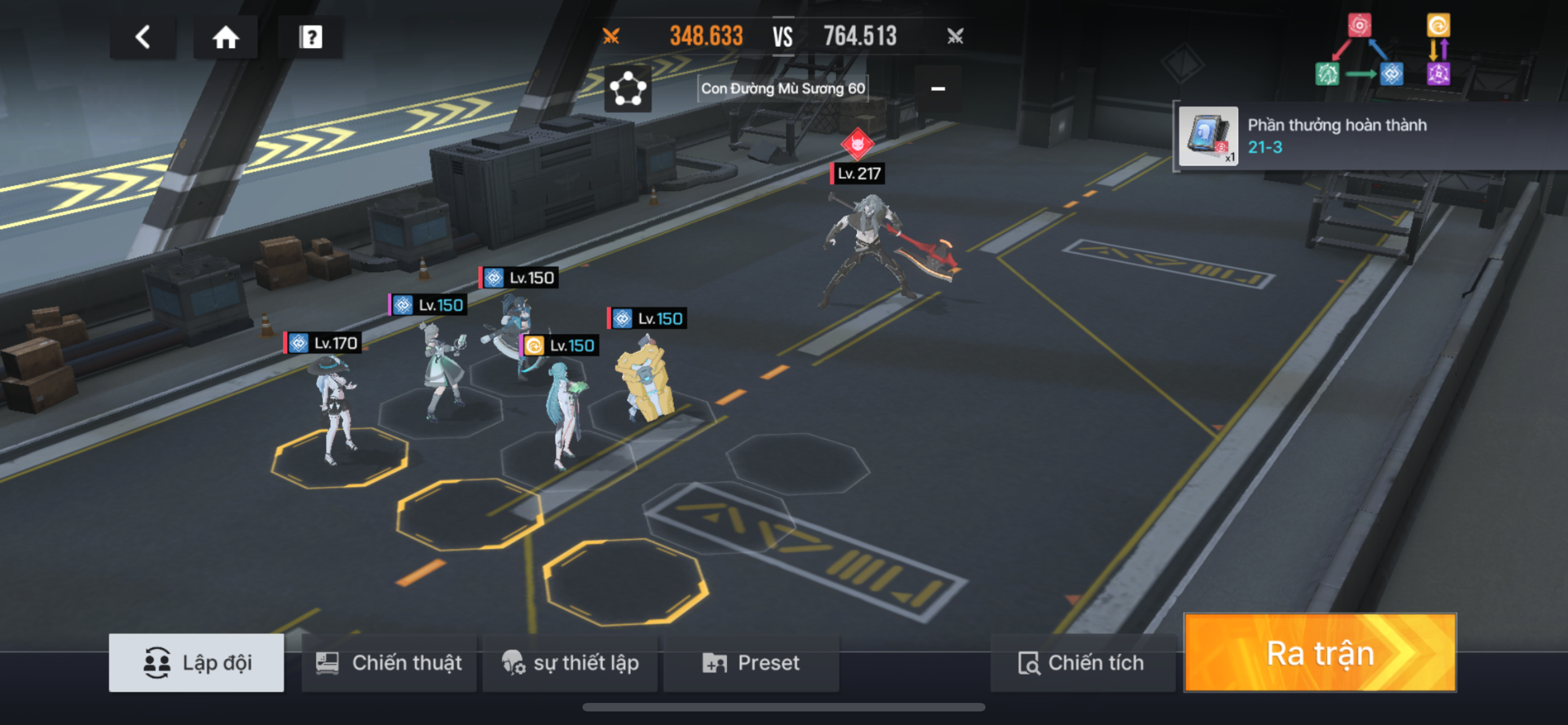The height and width of the screenshot is (725, 1568).
Task: Open the Preset team menu
Action: coord(751,662)
